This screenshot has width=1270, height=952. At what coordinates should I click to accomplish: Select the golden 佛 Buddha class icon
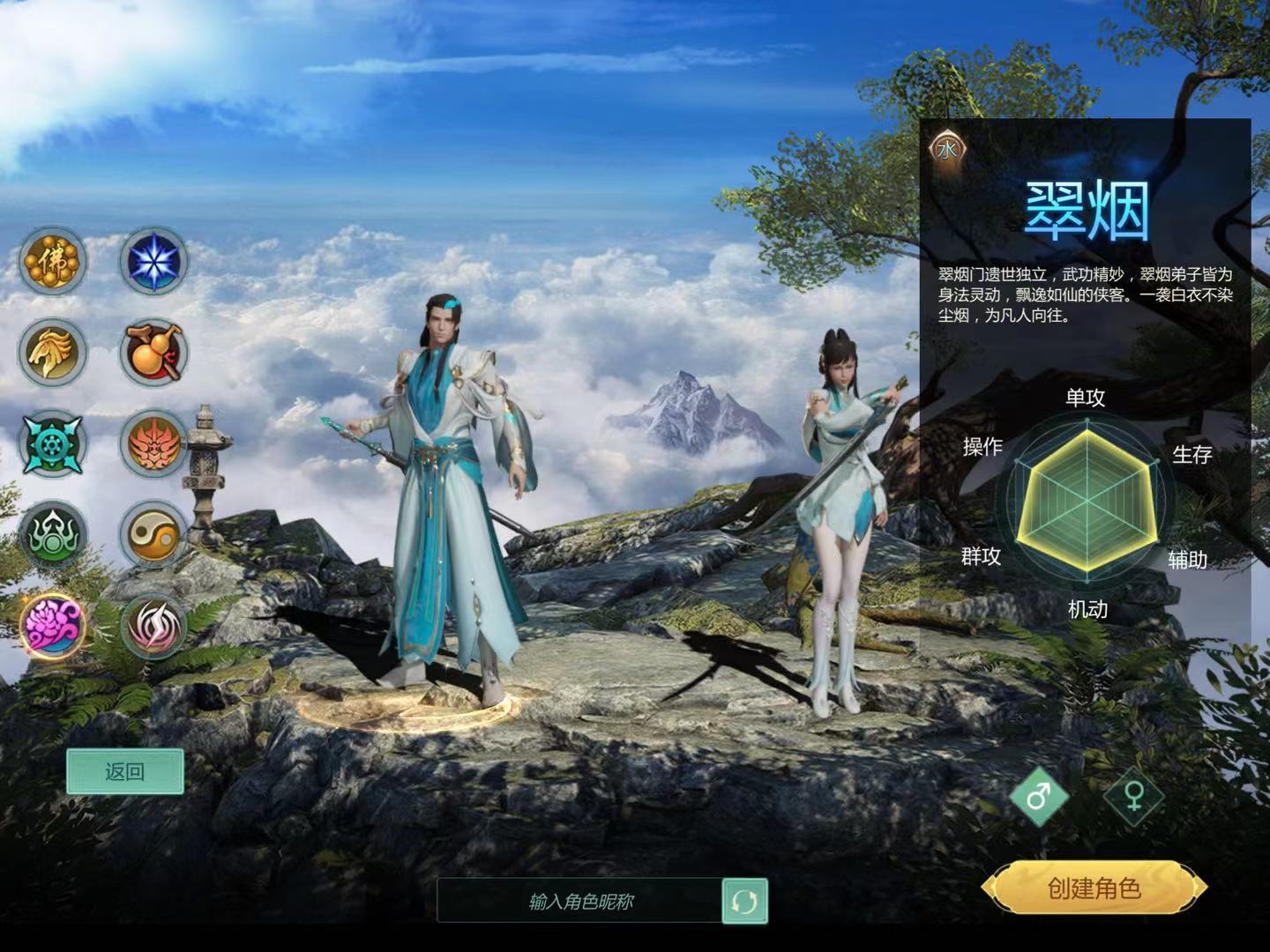pos(53,261)
